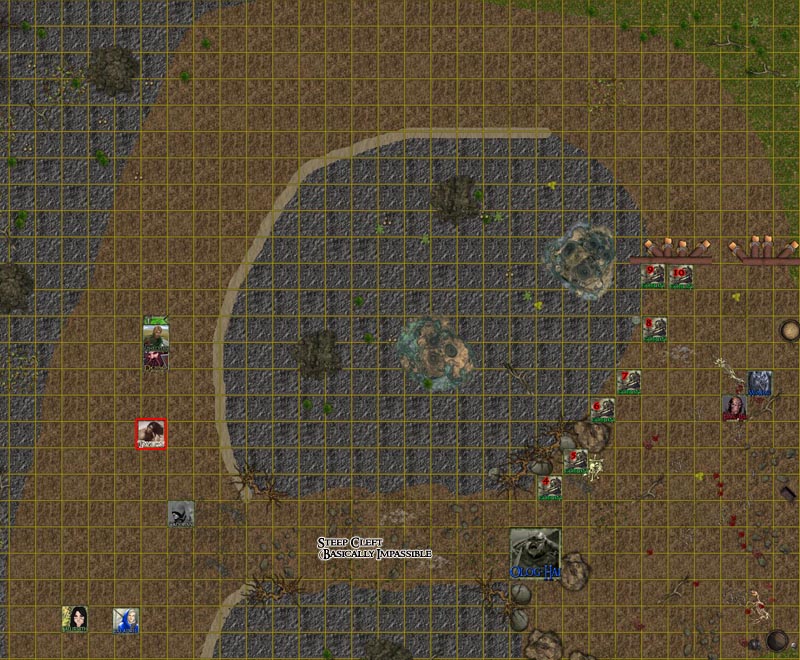Screen dimensions: 800x660
Task: Select the enemy token numbered 7
Action: pos(630,383)
